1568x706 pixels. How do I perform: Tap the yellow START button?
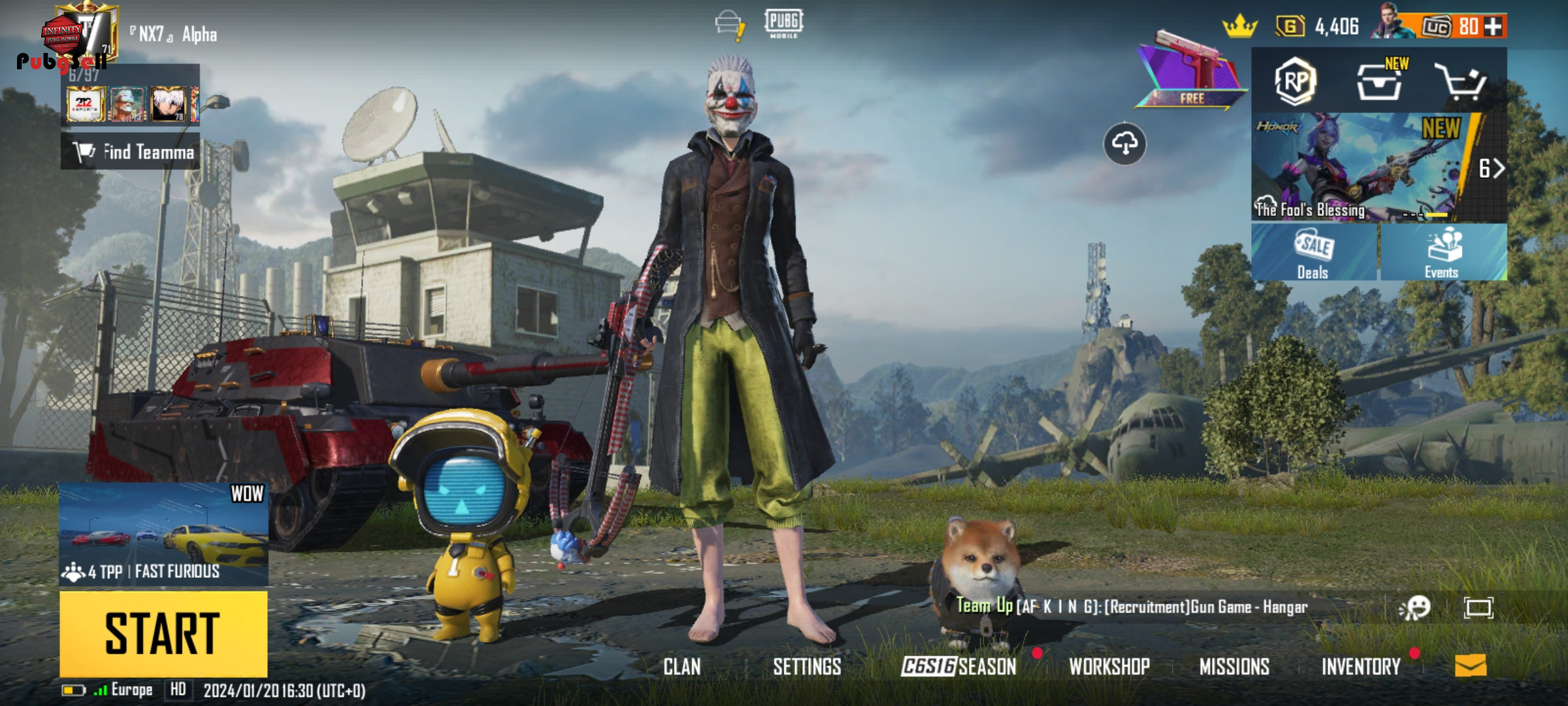[163, 633]
